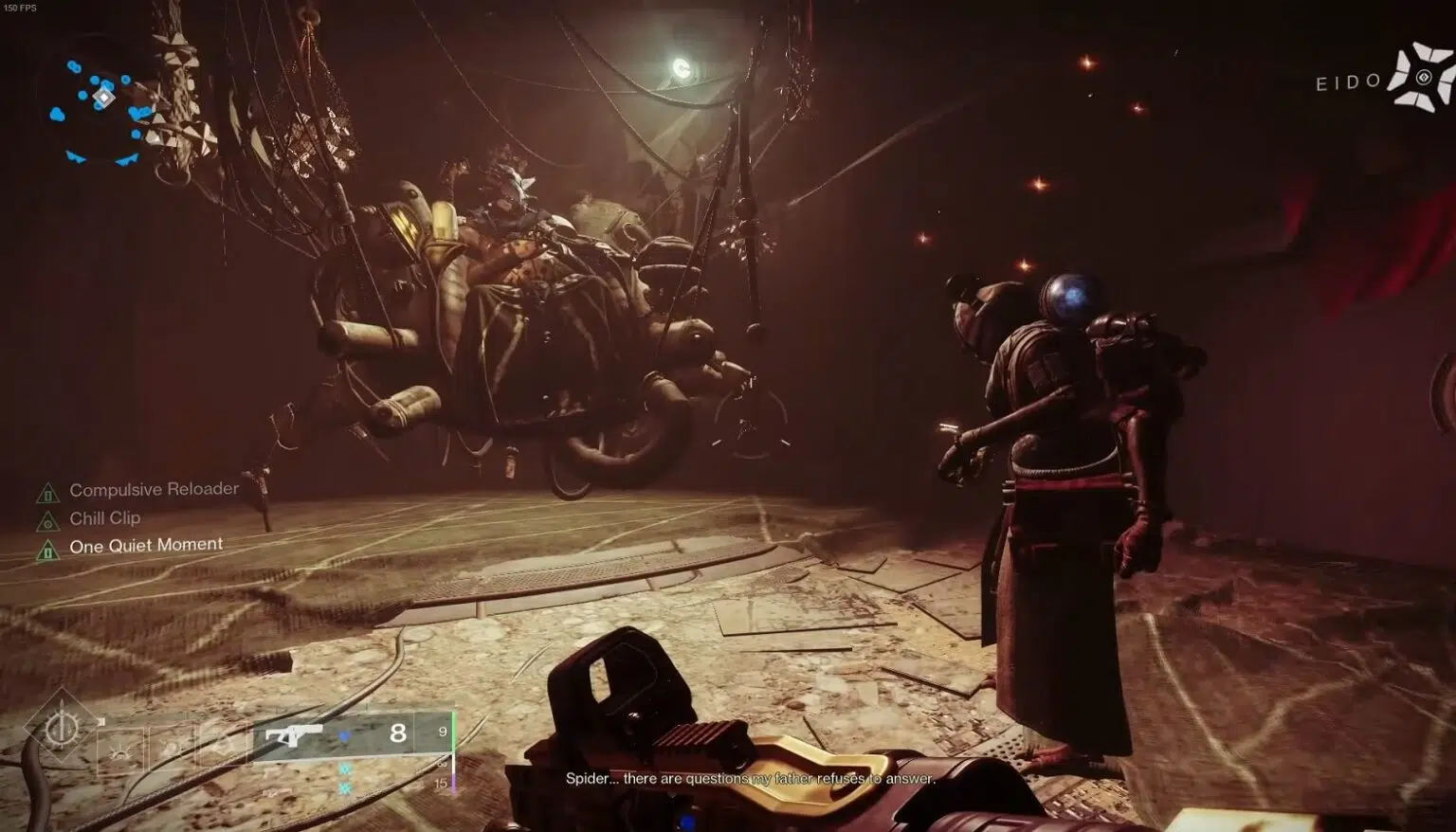This screenshot has width=1456, height=832.
Task: Activate the diamond Super ability icon
Action: coord(62,728)
